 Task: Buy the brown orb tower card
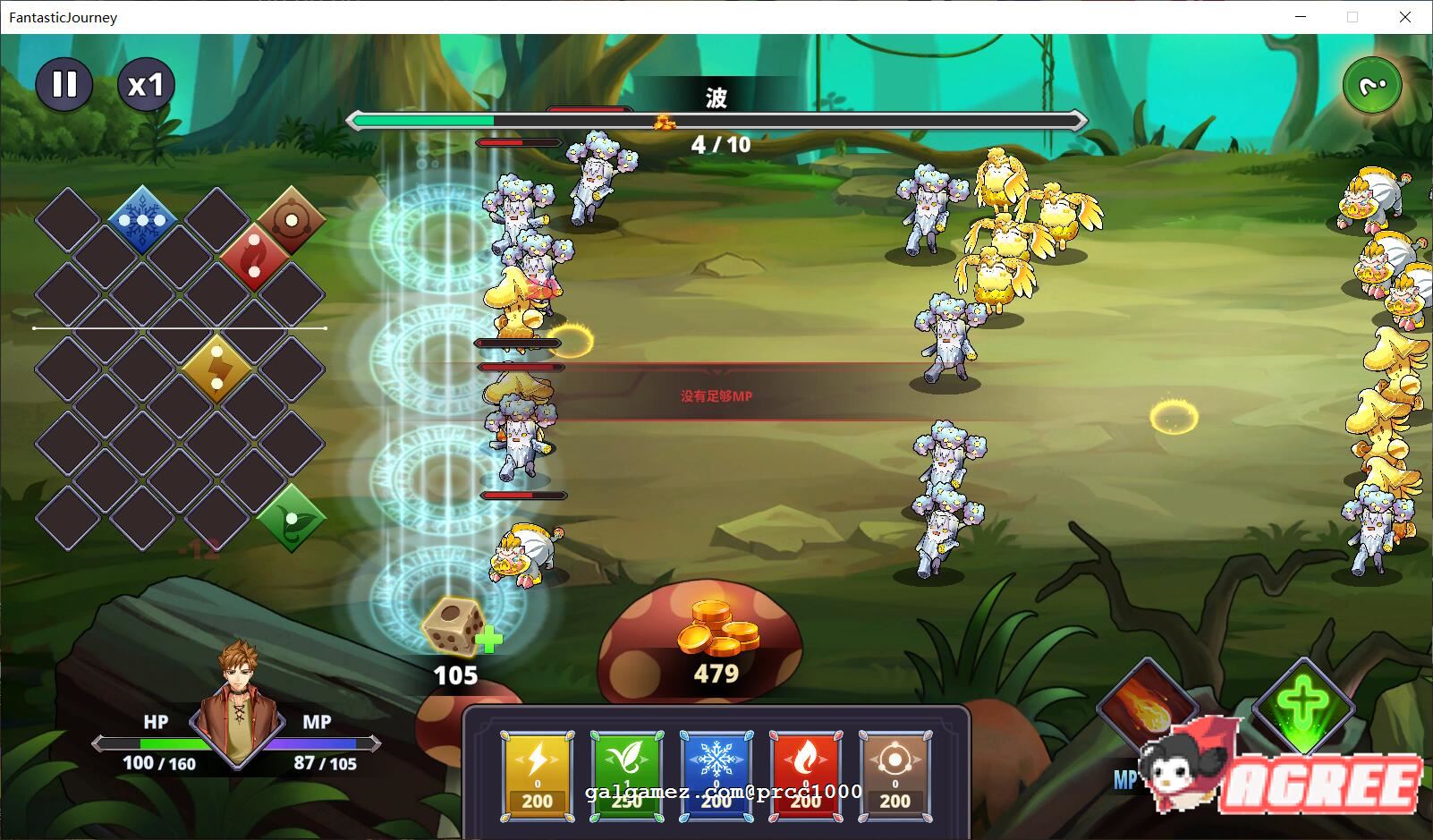coord(895,775)
